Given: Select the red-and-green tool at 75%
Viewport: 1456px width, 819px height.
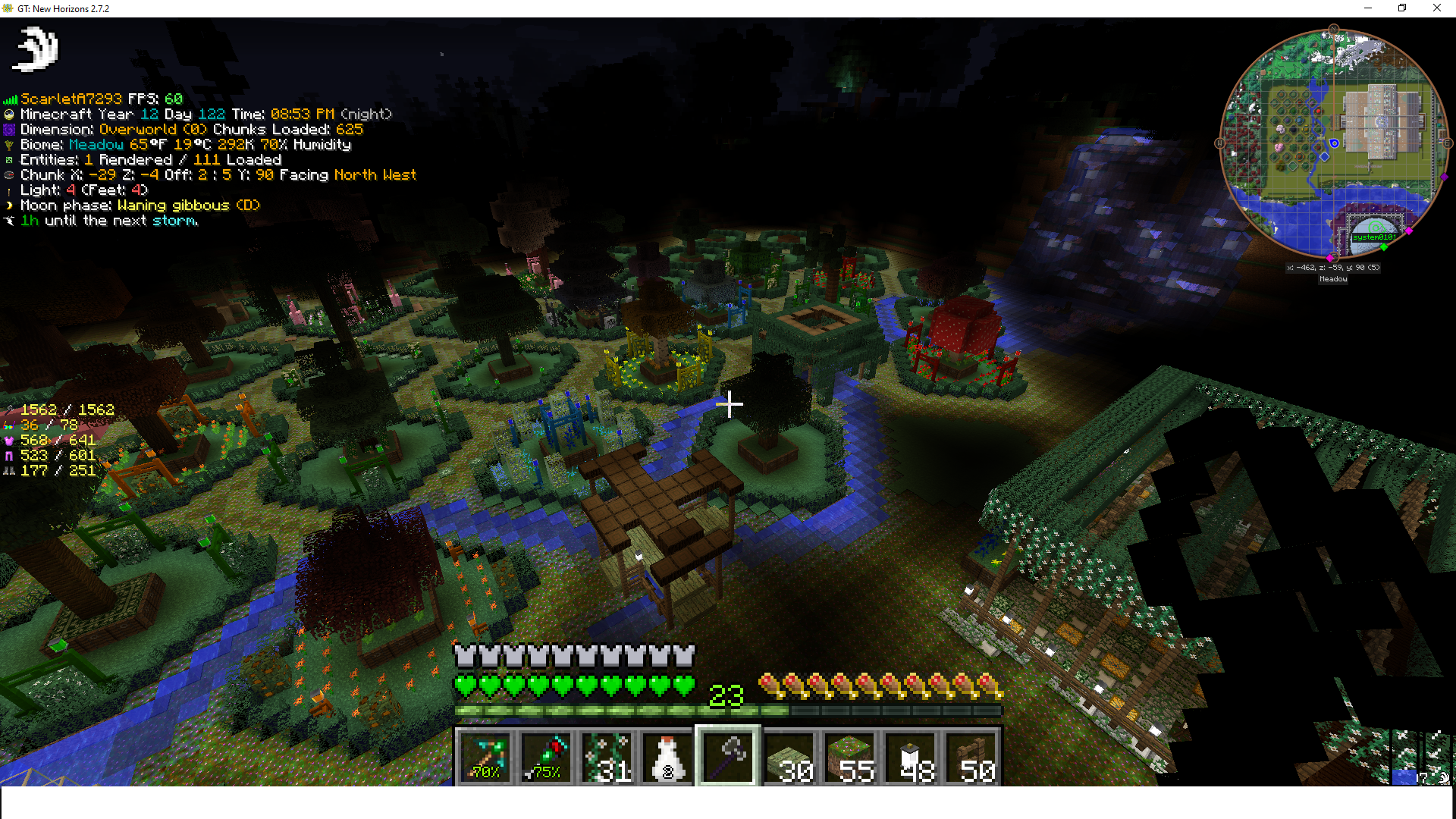Looking at the screenshot, I should [x=546, y=757].
